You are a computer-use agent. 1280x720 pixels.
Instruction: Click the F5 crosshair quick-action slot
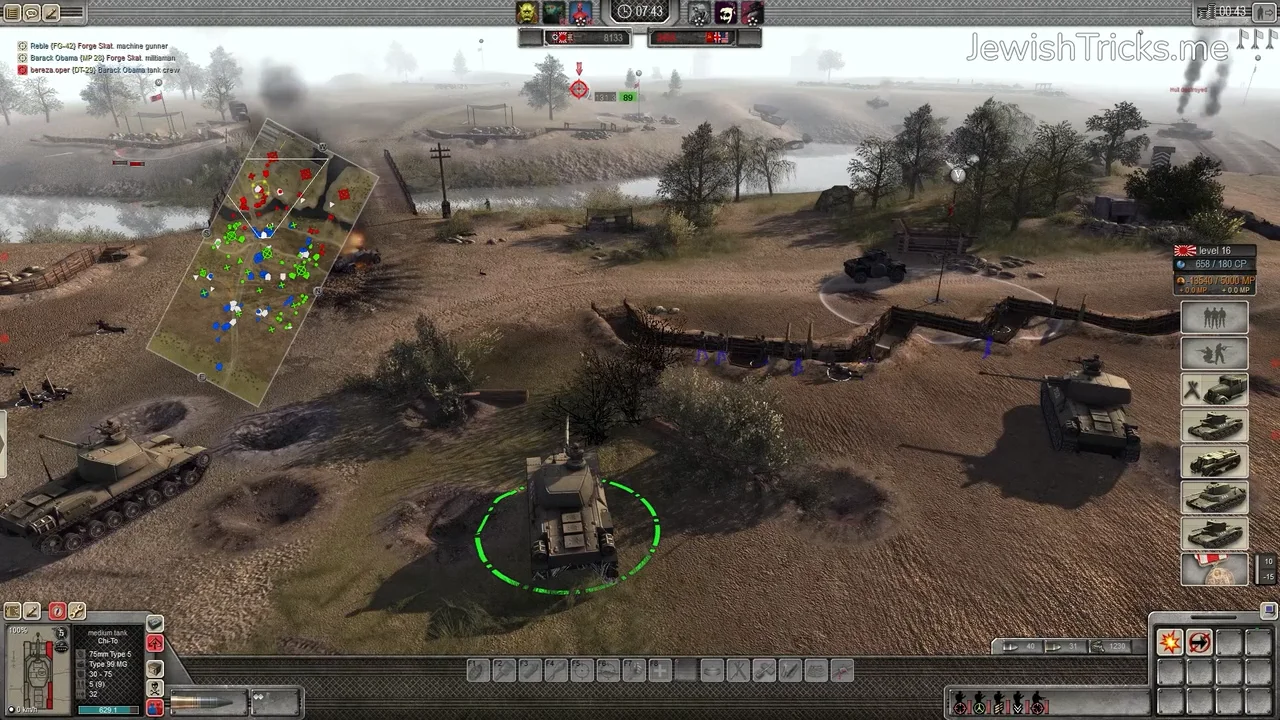coord(582,671)
